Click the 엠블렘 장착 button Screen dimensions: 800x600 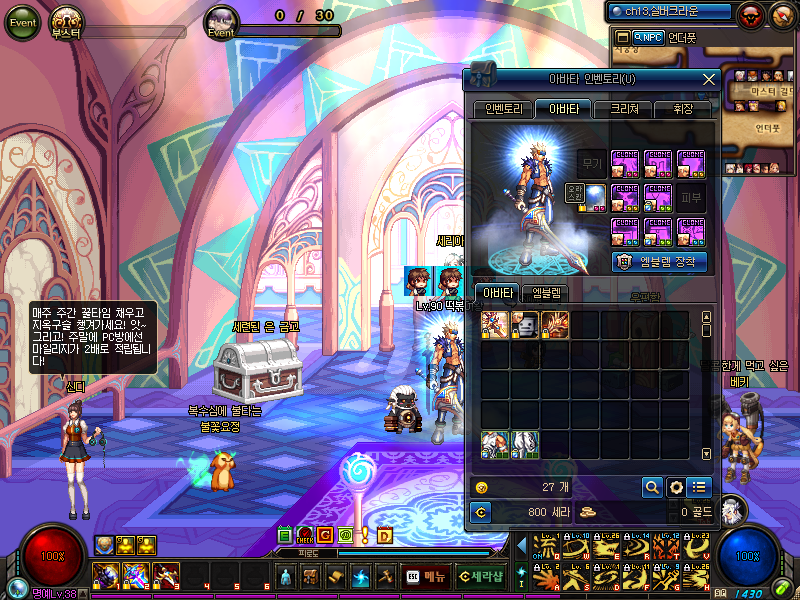pyautogui.click(x=659, y=261)
